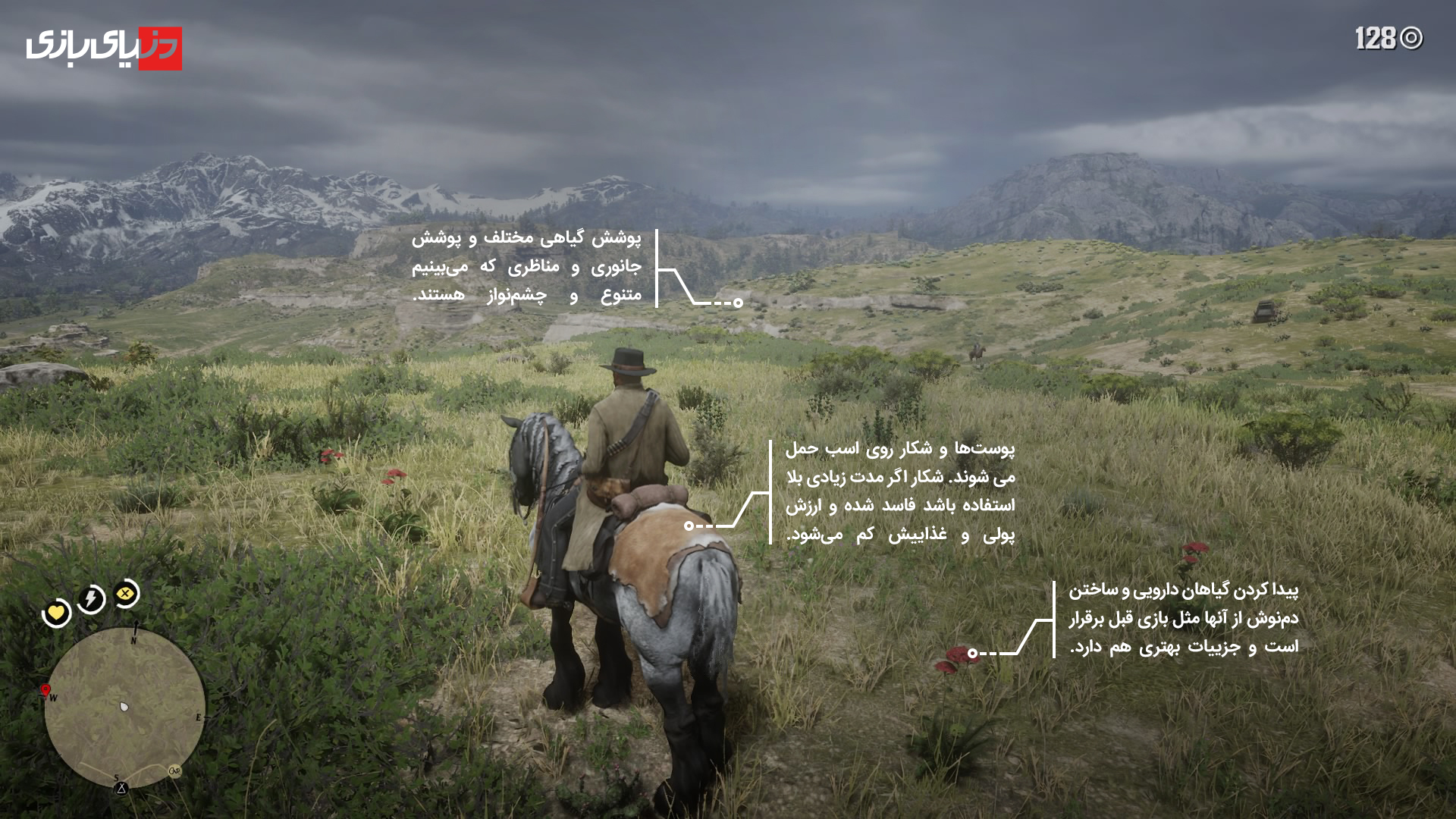
Task: Click the beige GD location marker on the minimap
Action: [x=174, y=771]
